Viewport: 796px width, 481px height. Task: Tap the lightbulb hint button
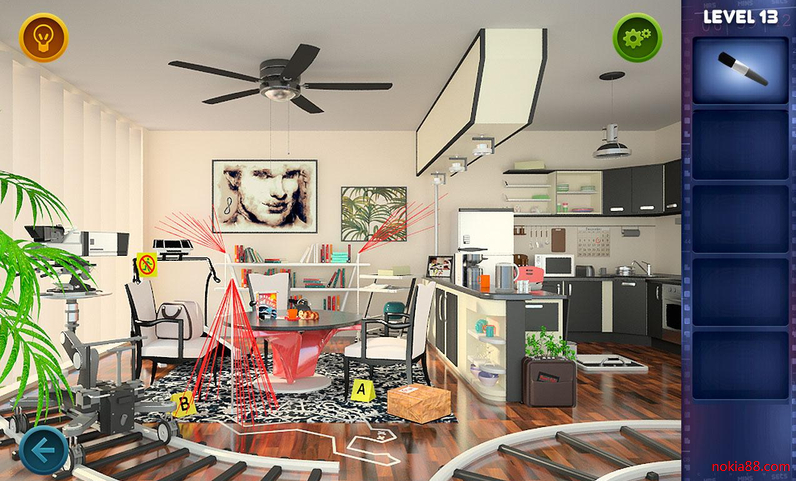coord(43,38)
